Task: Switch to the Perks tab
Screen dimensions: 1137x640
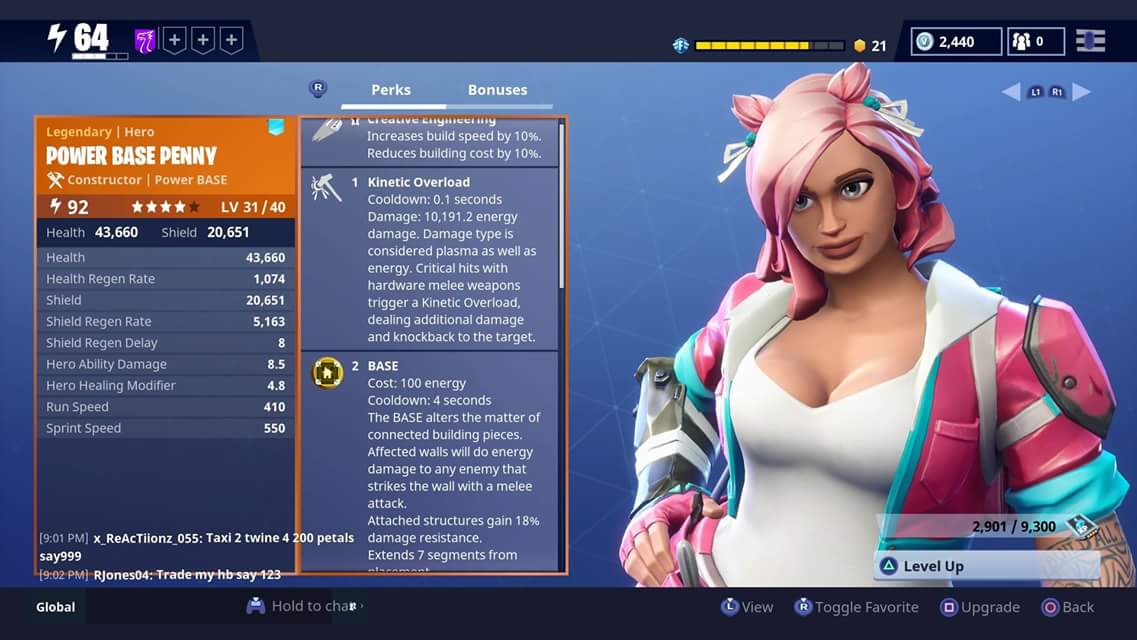Action: point(391,90)
